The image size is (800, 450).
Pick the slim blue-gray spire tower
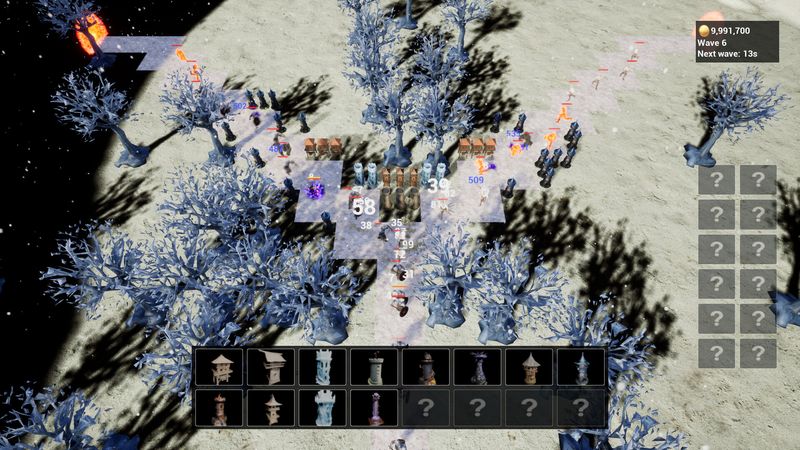point(581,367)
